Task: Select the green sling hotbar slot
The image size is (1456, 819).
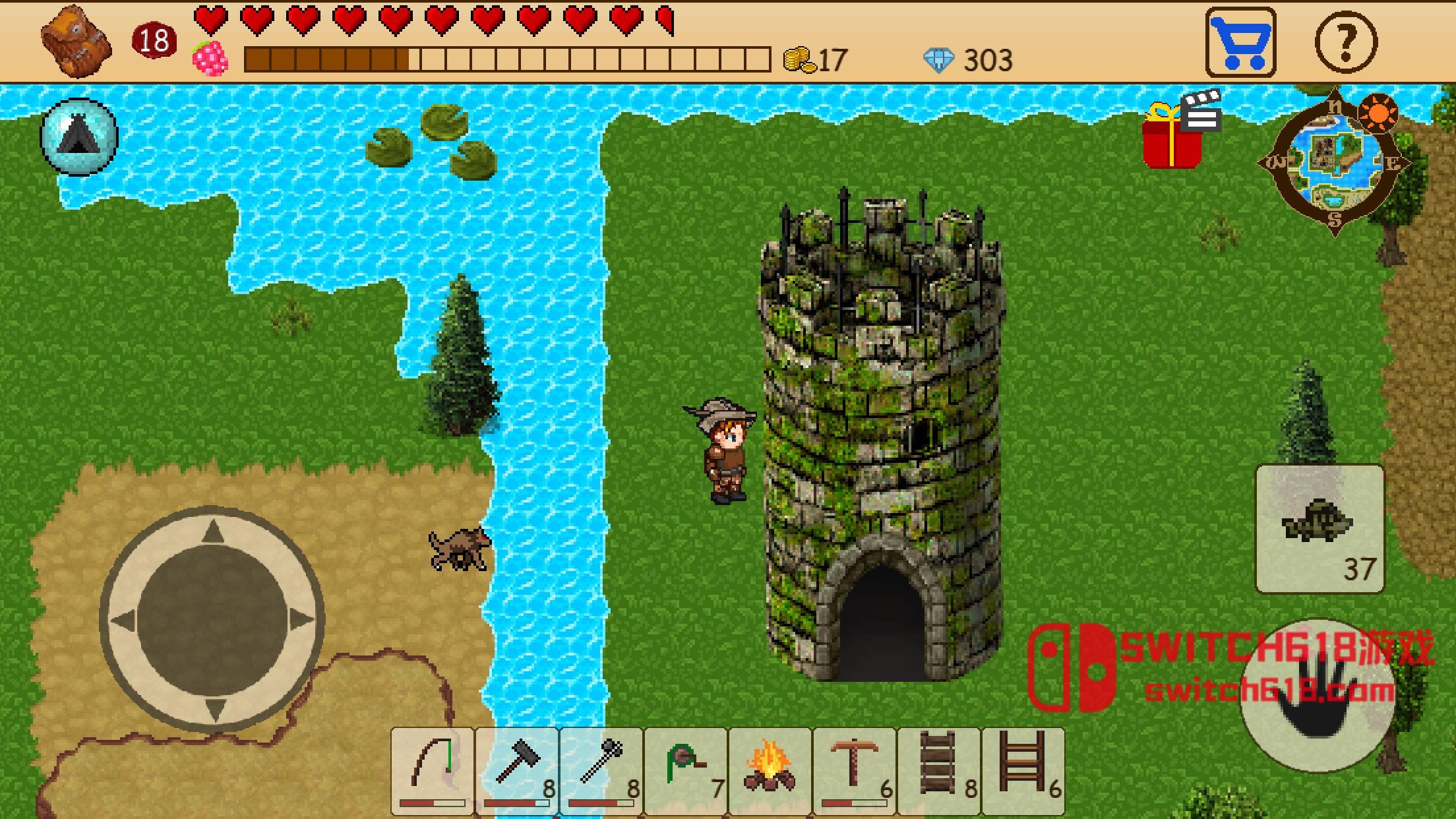Action: (x=686, y=769)
